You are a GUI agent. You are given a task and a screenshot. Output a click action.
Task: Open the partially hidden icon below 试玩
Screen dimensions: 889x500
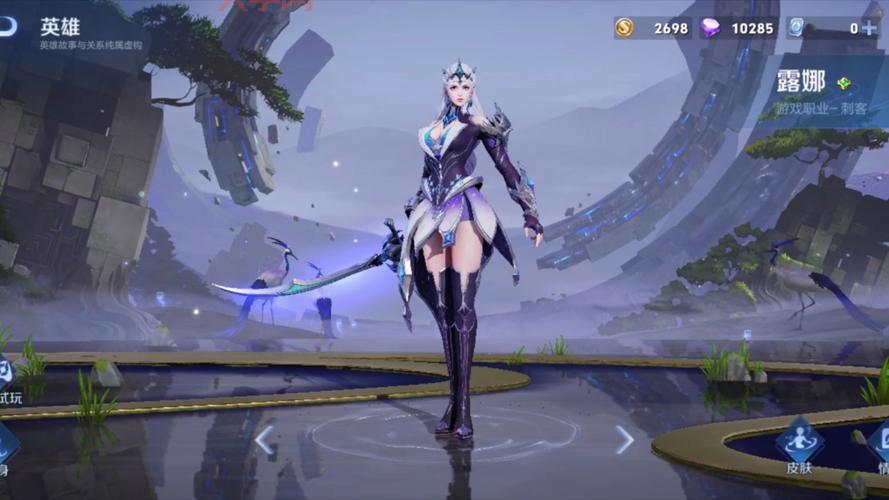pos(6,445)
